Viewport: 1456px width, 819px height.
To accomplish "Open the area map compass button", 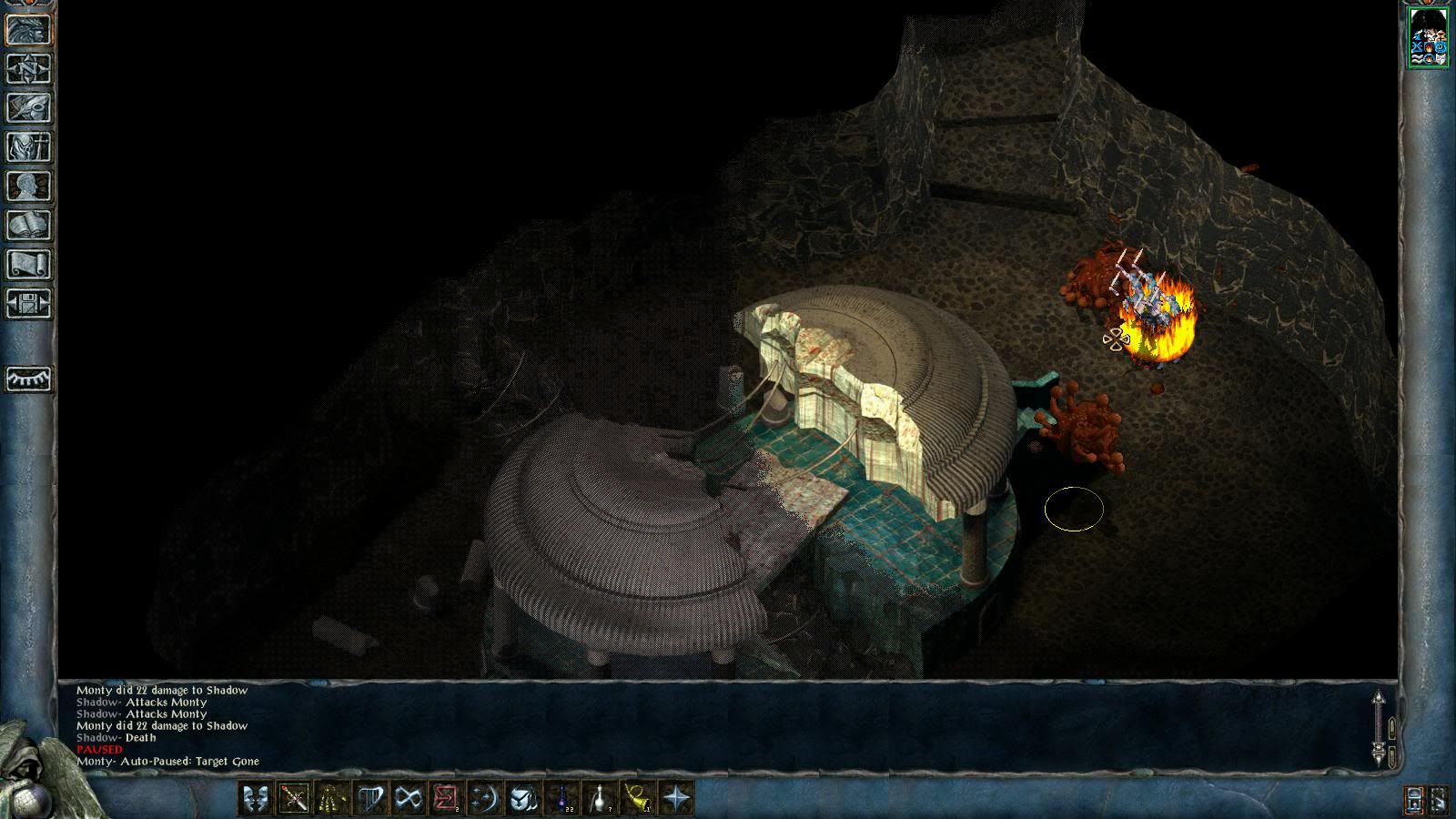I will tap(29, 69).
